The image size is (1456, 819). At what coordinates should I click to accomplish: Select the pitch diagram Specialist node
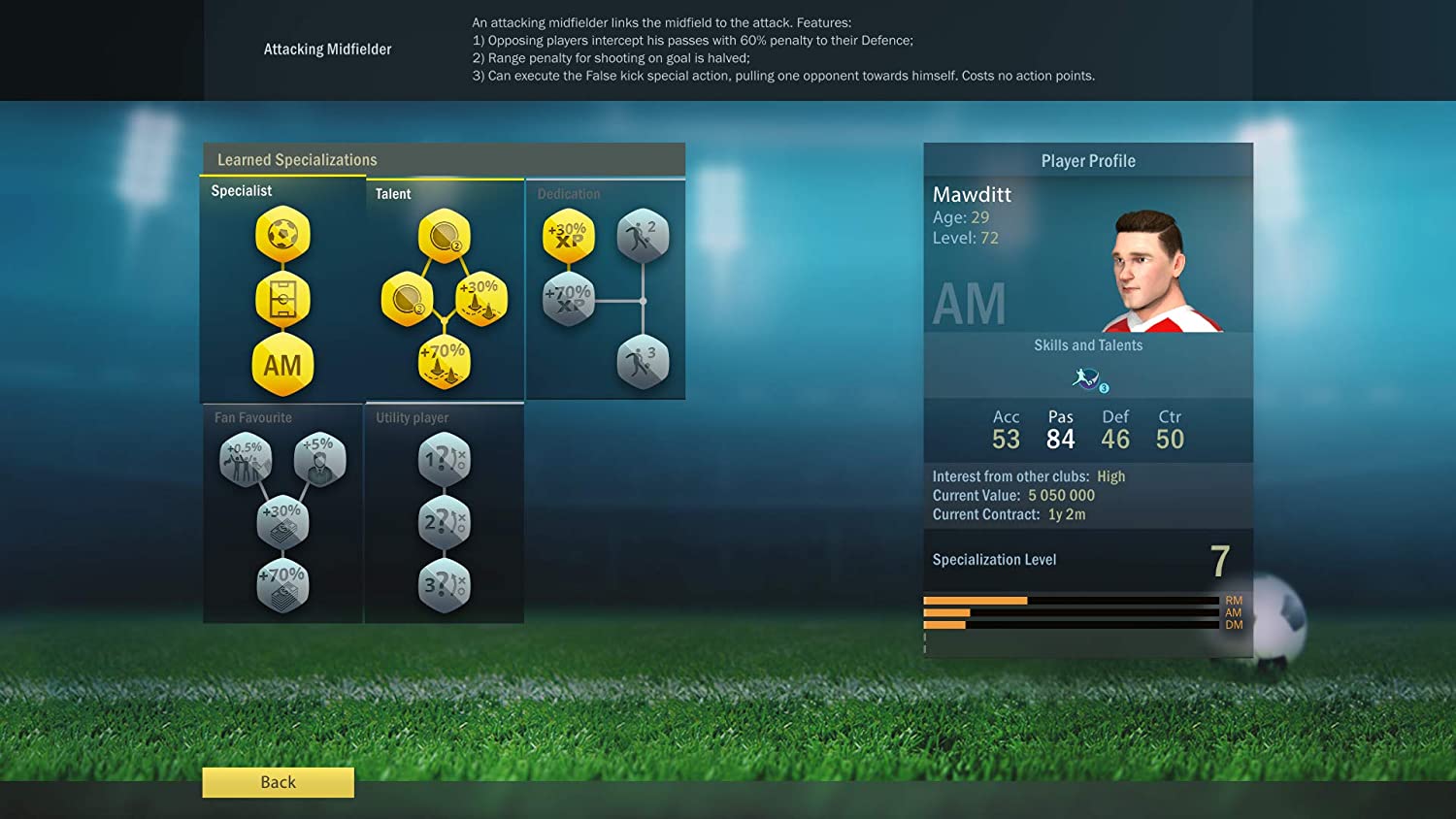[282, 300]
